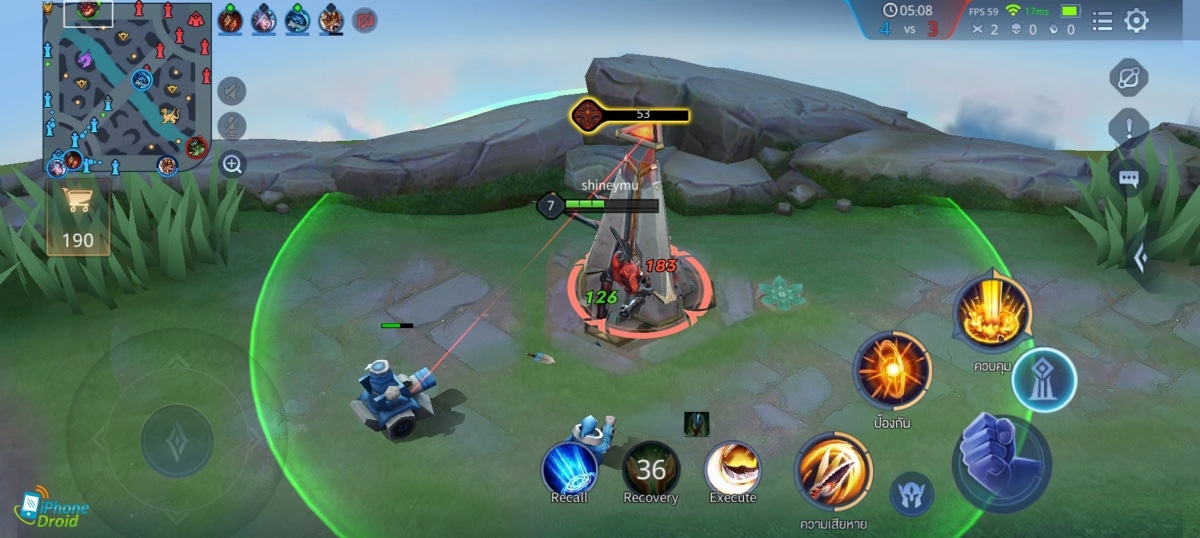Open the settings gear menu

pos(1137,20)
